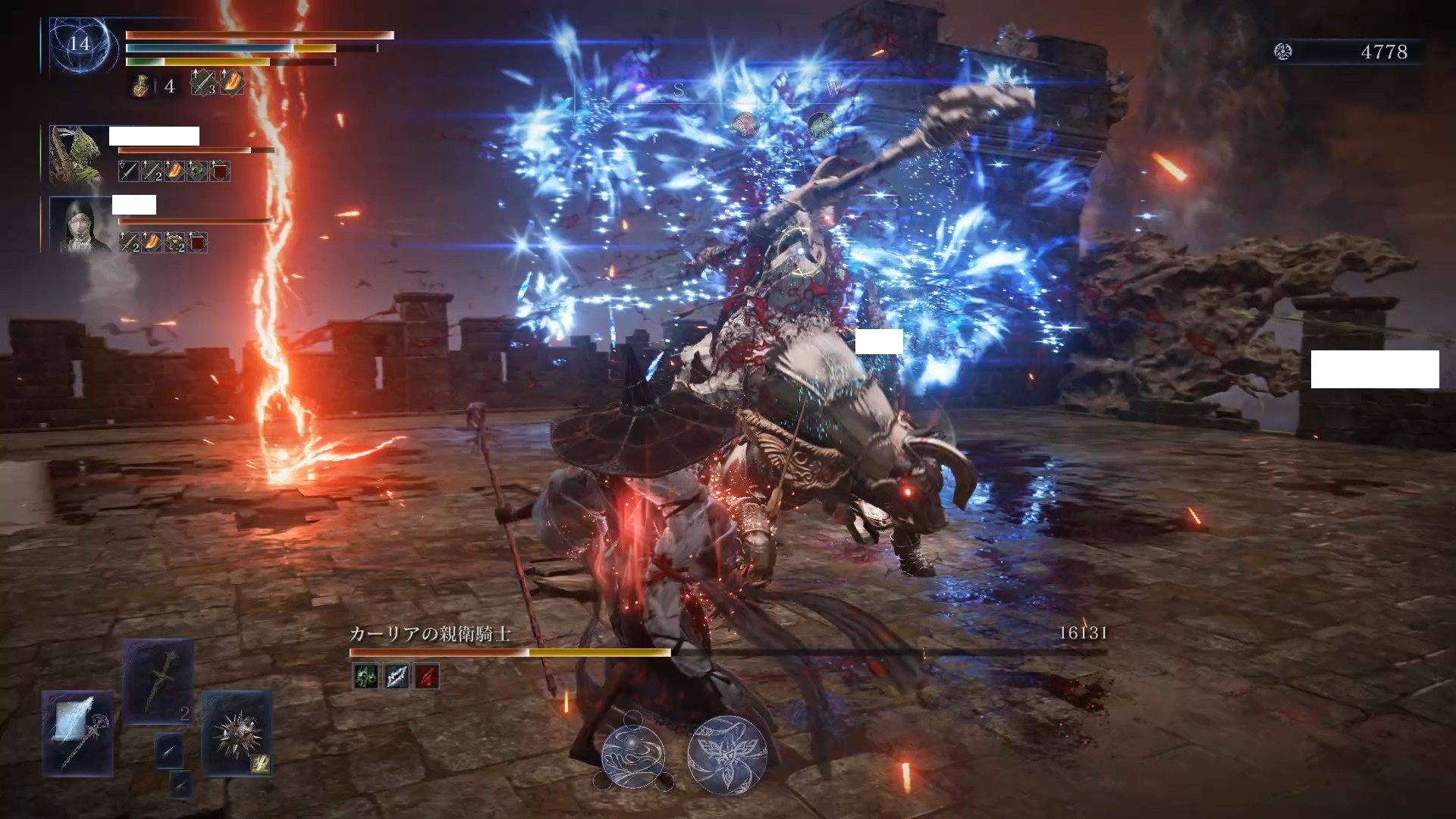Screen dimensions: 1456x819
Task: Click the level 14 character emblem
Action: 80,44
